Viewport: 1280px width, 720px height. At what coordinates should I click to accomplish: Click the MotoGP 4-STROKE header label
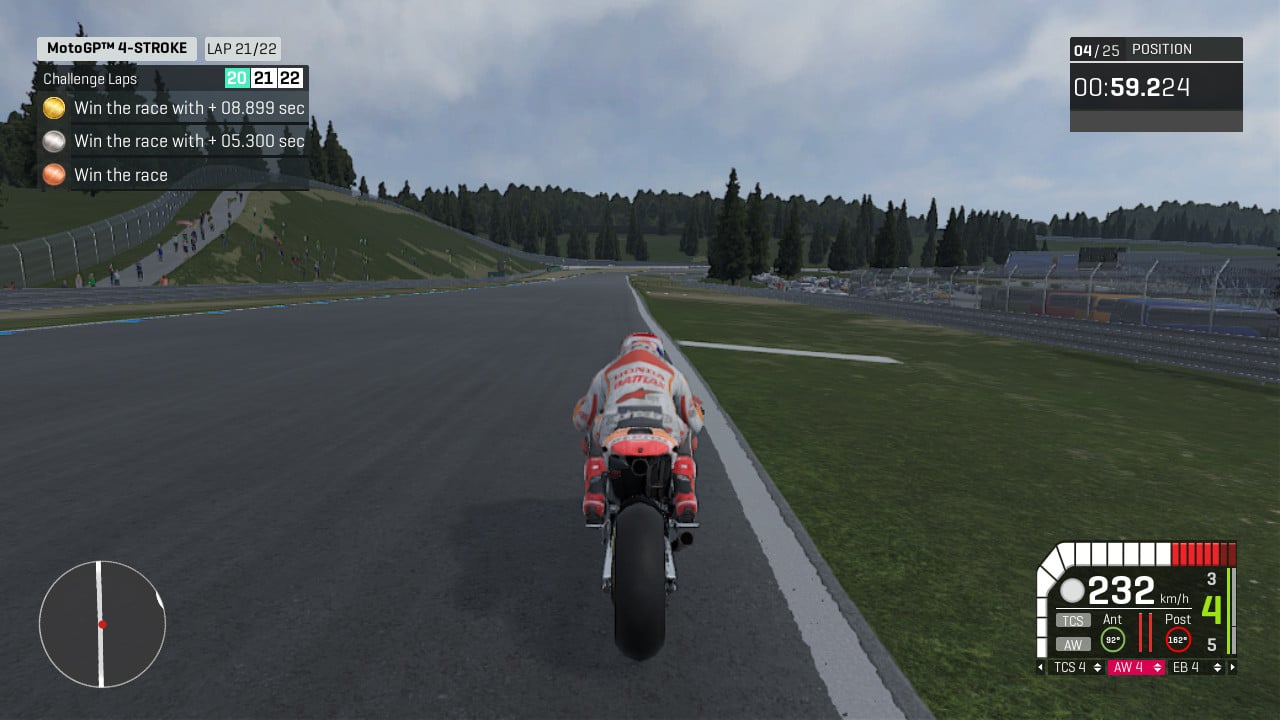(x=115, y=47)
